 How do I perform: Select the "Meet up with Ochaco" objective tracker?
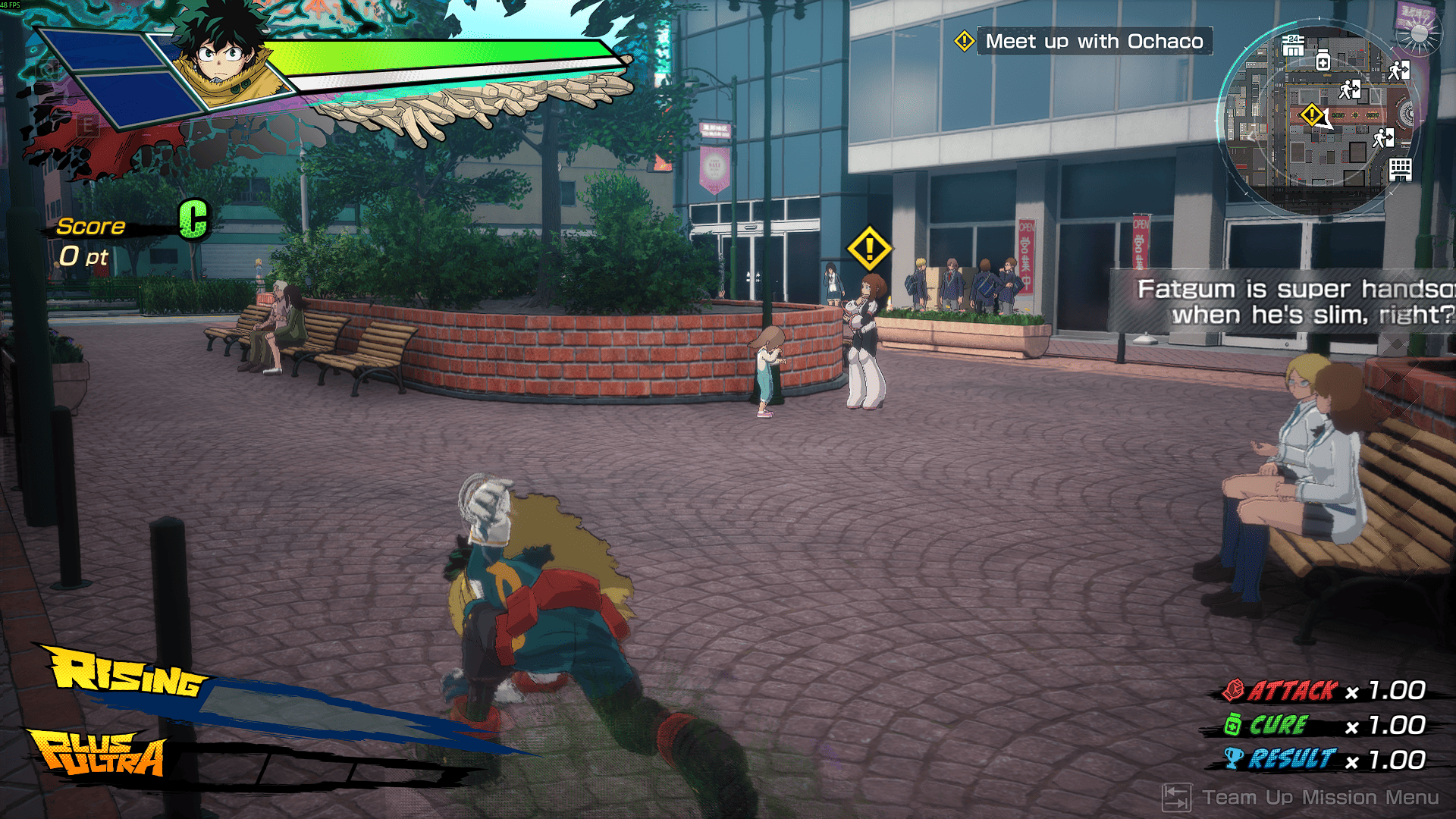1094,42
